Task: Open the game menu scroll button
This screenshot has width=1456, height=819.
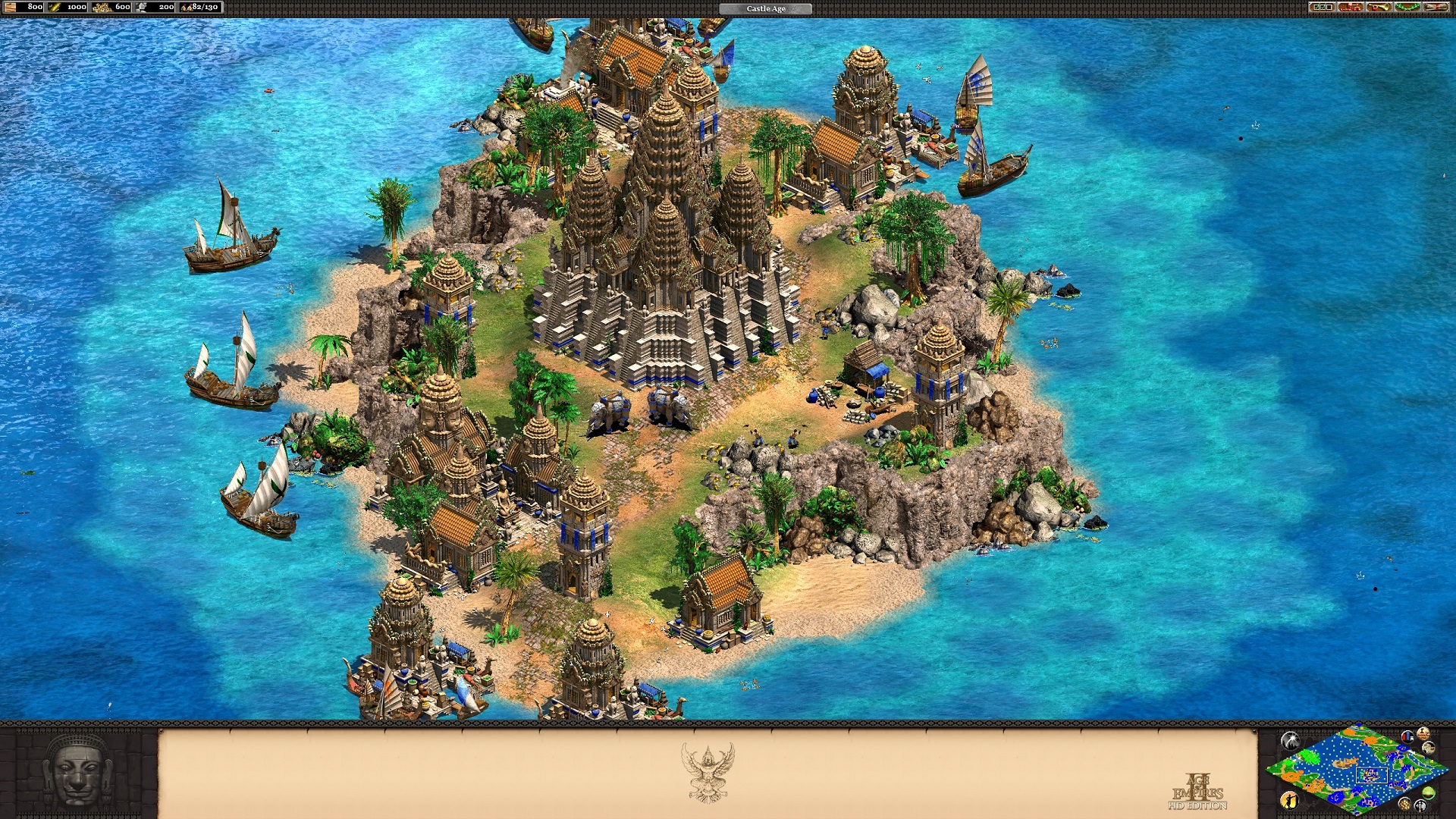Action: [x=1436, y=7]
